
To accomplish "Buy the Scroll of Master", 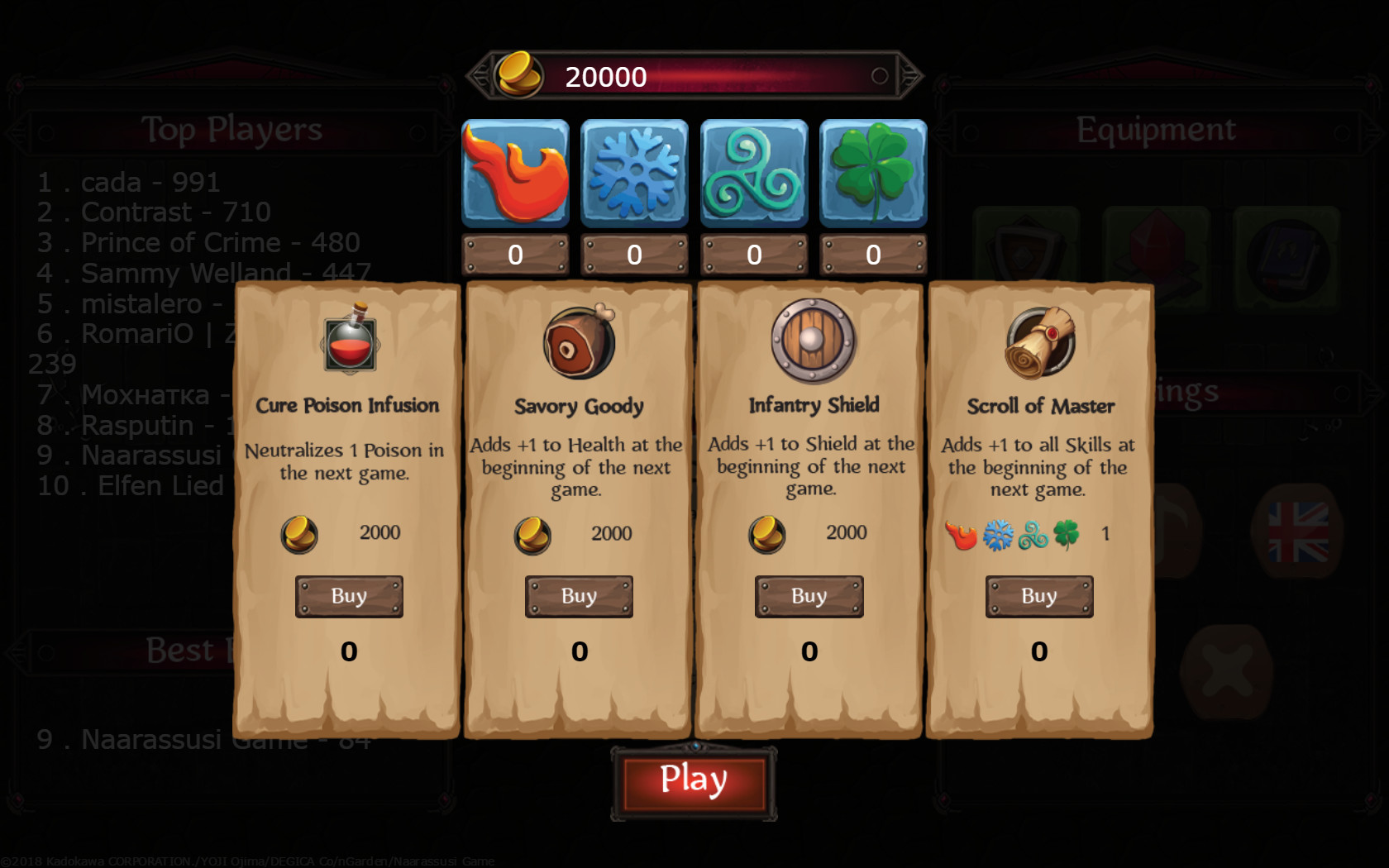I will click(x=1038, y=596).
